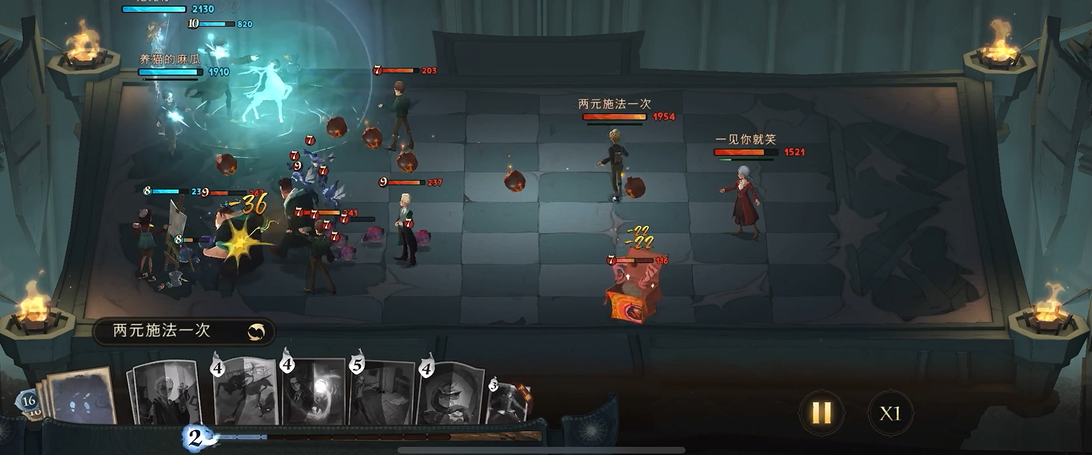Choose the 4-cost card with running creatures

[244, 392]
